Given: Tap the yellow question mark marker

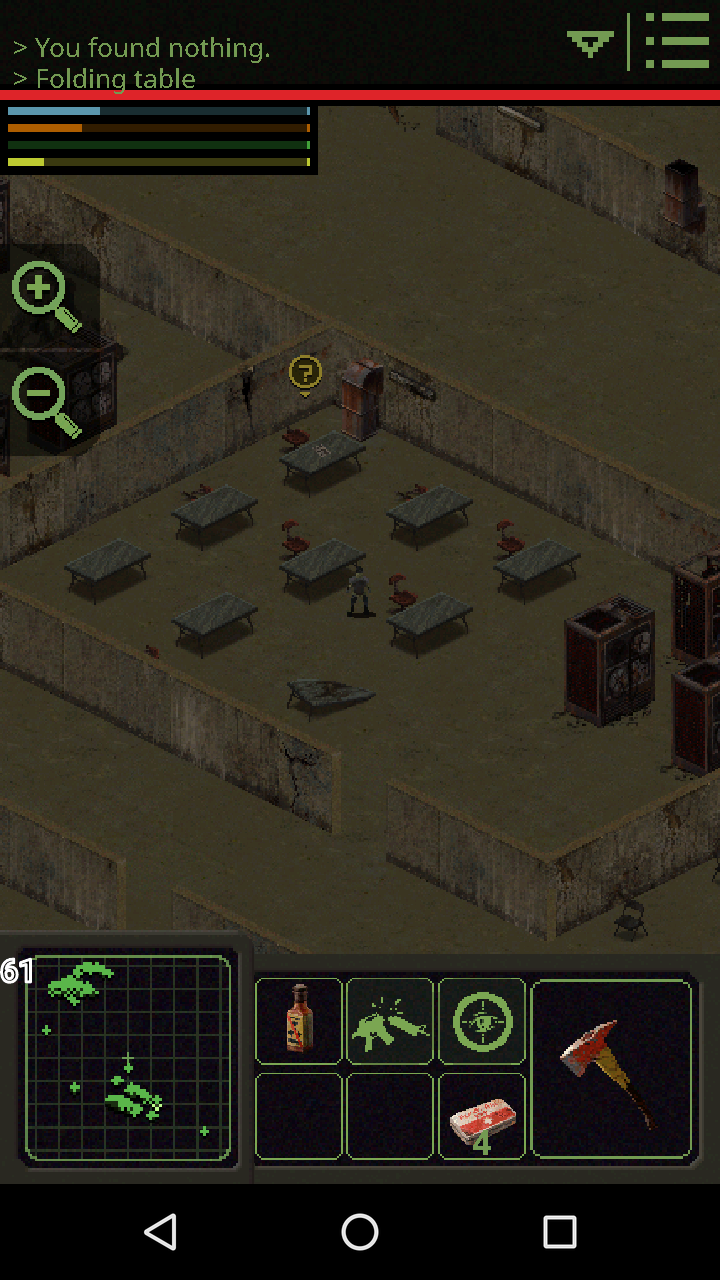Looking at the screenshot, I should pyautogui.click(x=305, y=374).
